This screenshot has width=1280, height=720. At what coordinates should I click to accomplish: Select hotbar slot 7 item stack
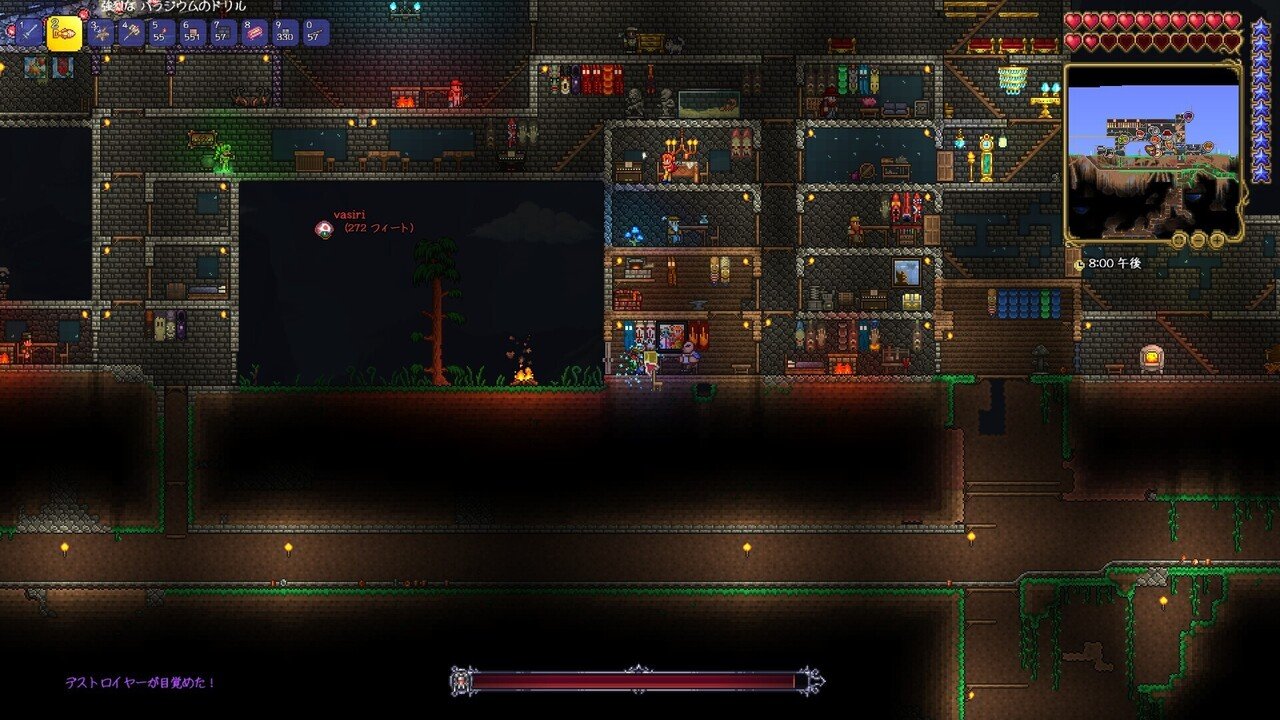tap(223, 33)
